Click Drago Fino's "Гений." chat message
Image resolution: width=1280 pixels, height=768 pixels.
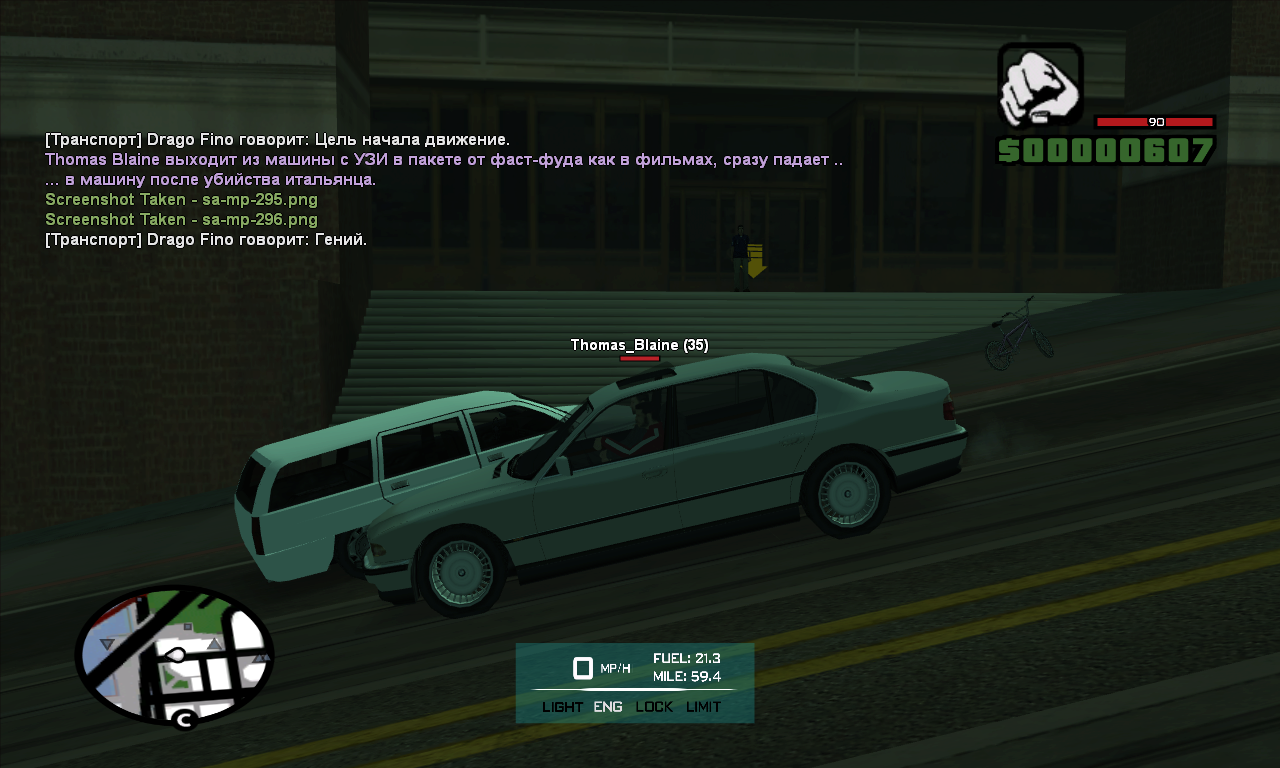click(206, 240)
